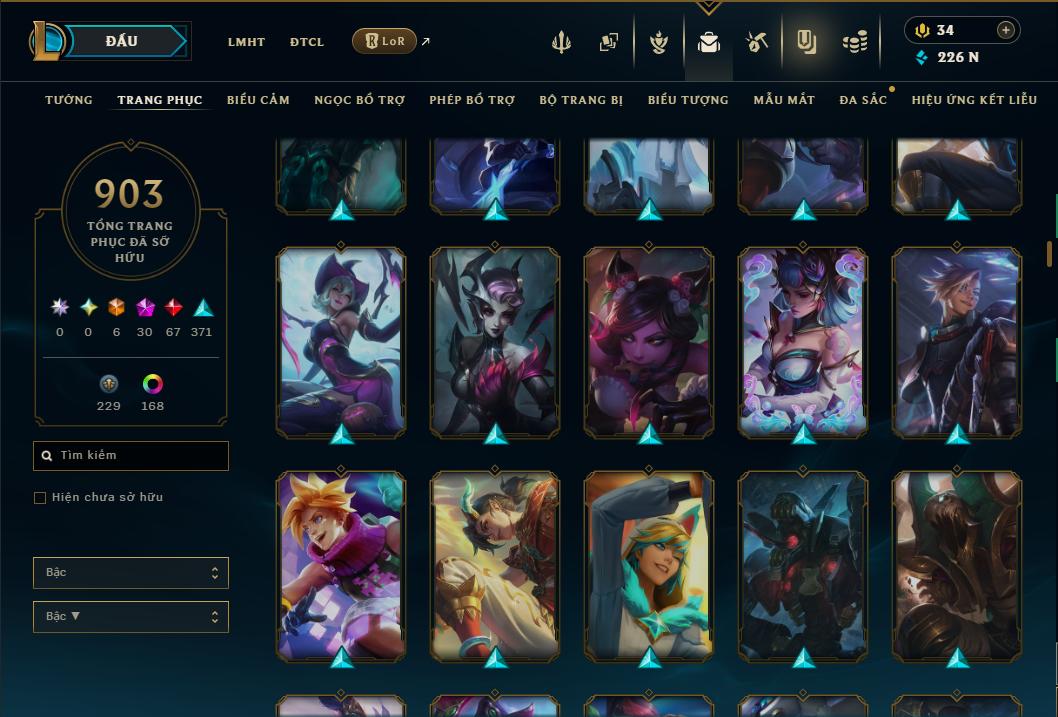Launch the LoR external link button
The width and height of the screenshot is (1058, 717).
384,41
